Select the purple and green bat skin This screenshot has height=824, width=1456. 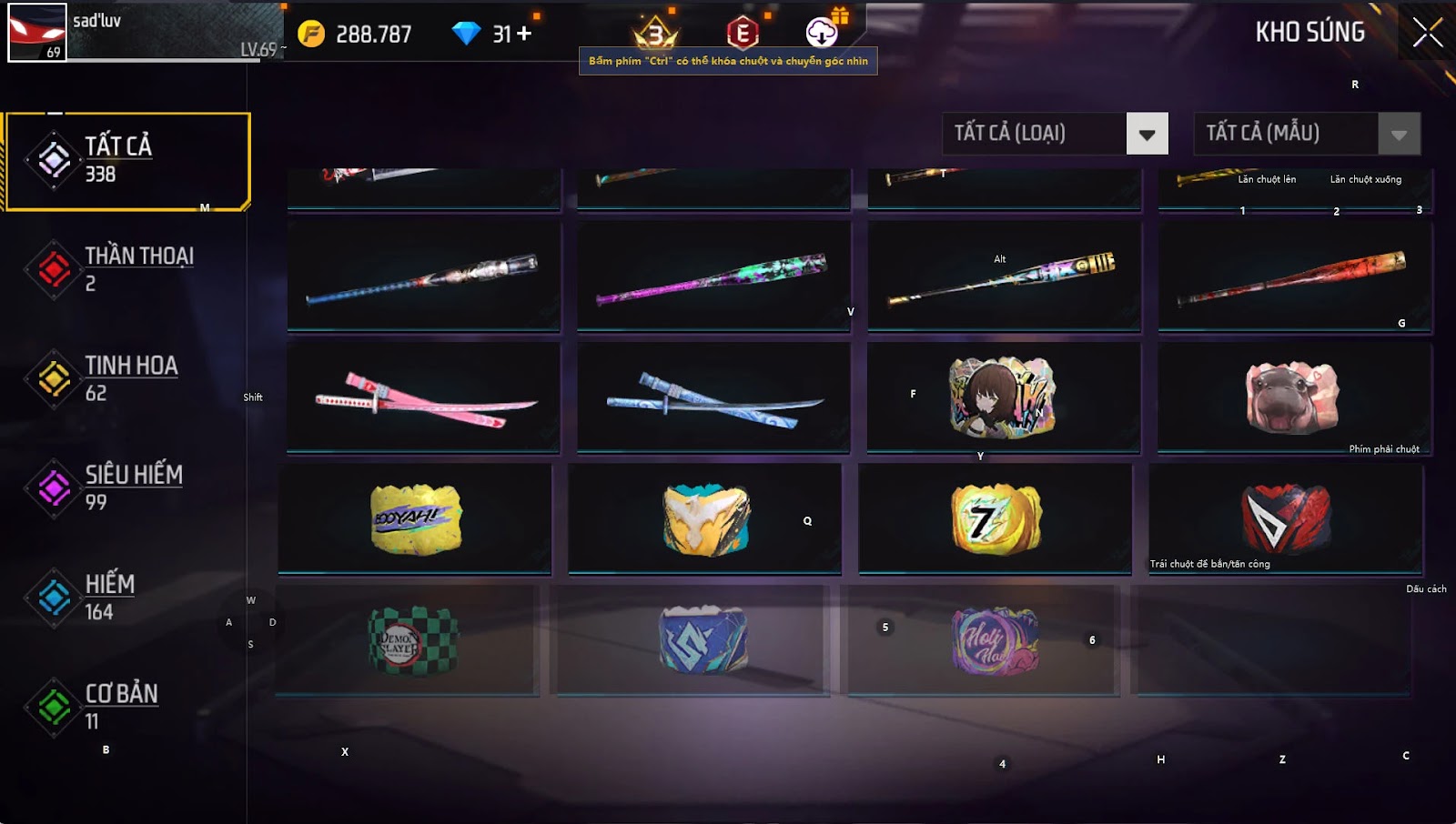click(713, 276)
